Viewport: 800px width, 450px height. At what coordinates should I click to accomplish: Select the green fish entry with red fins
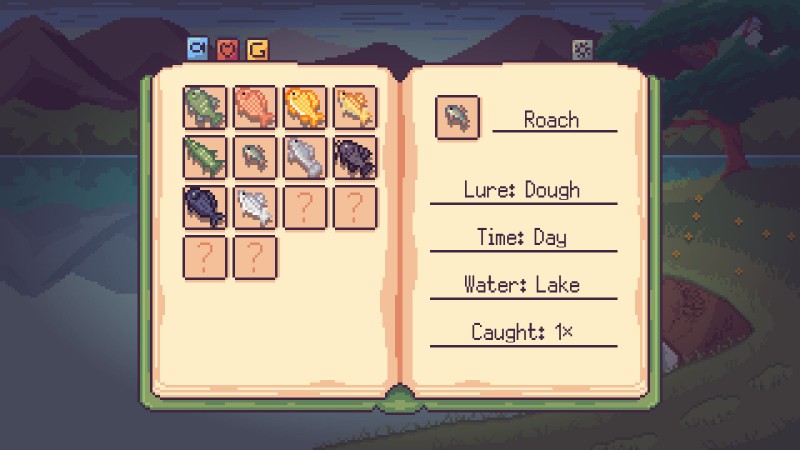click(x=205, y=107)
